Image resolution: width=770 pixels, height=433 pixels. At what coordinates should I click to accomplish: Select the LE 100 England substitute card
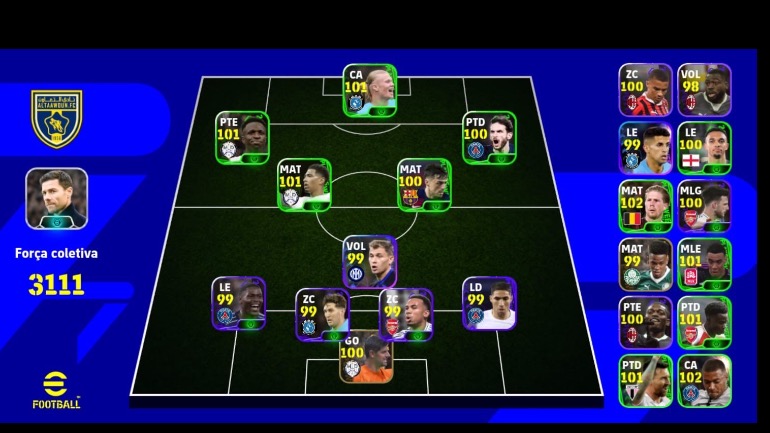tap(704, 148)
